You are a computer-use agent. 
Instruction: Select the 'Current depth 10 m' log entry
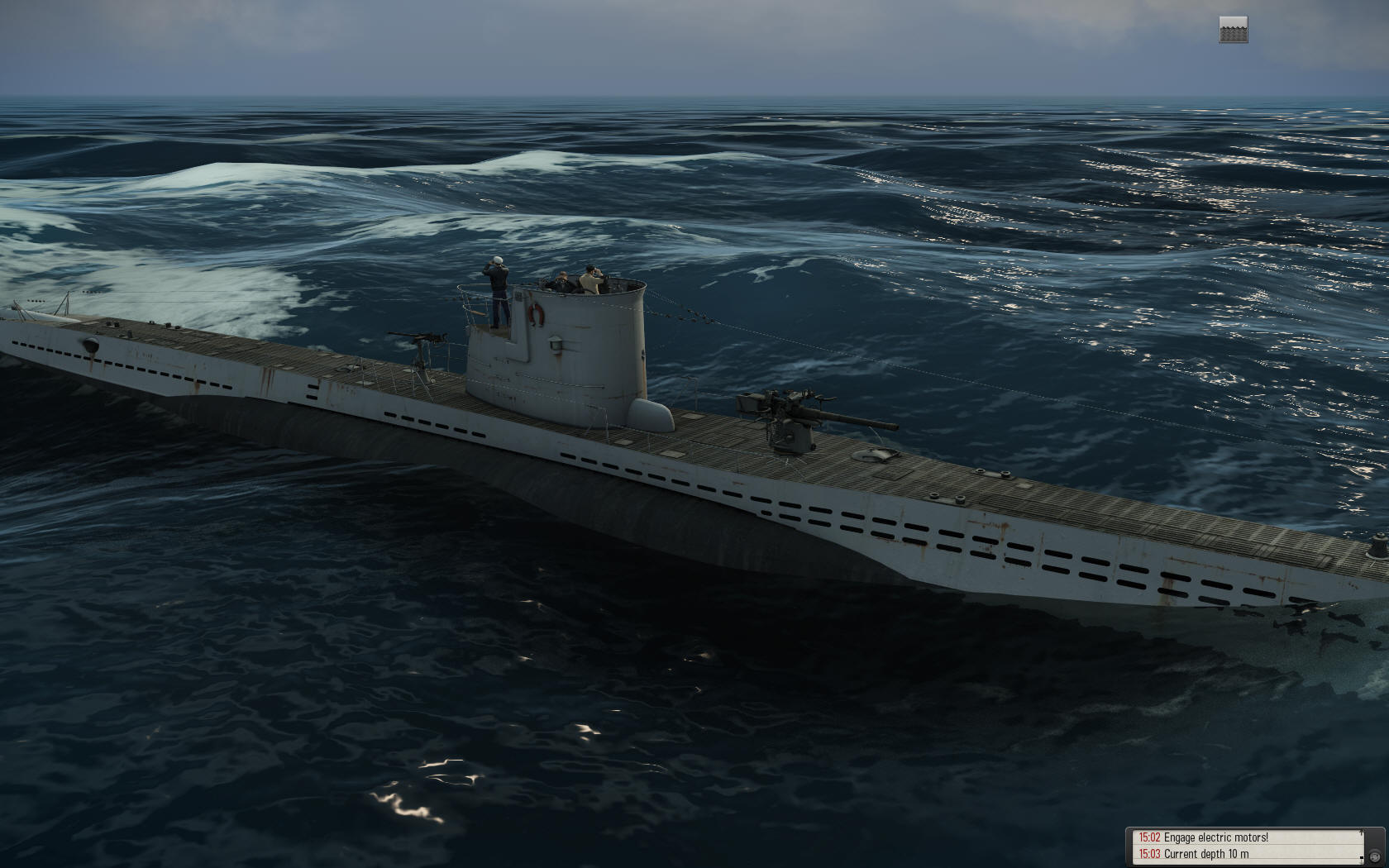[x=1205, y=854]
